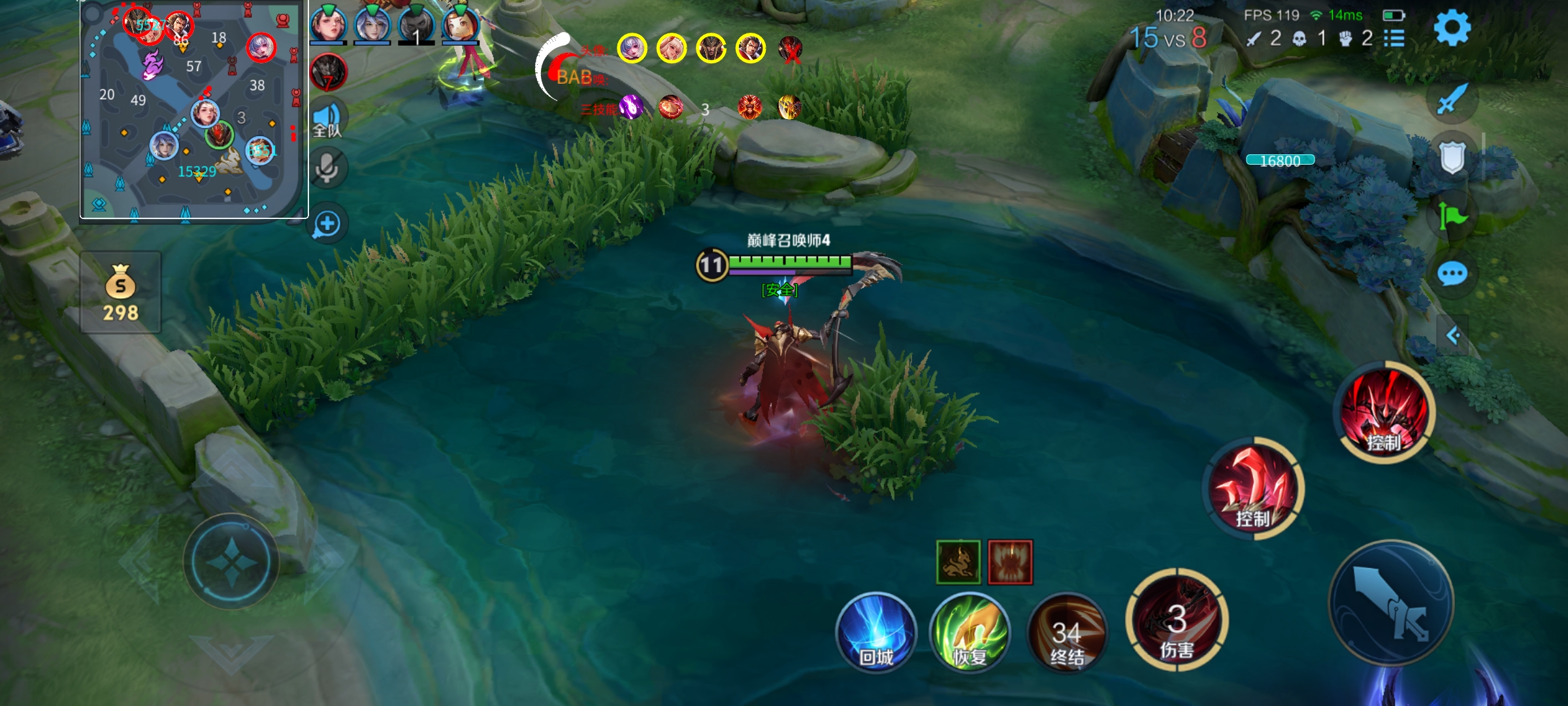Send the shield defend signal
This screenshot has height=706, width=1568.
tap(1452, 158)
